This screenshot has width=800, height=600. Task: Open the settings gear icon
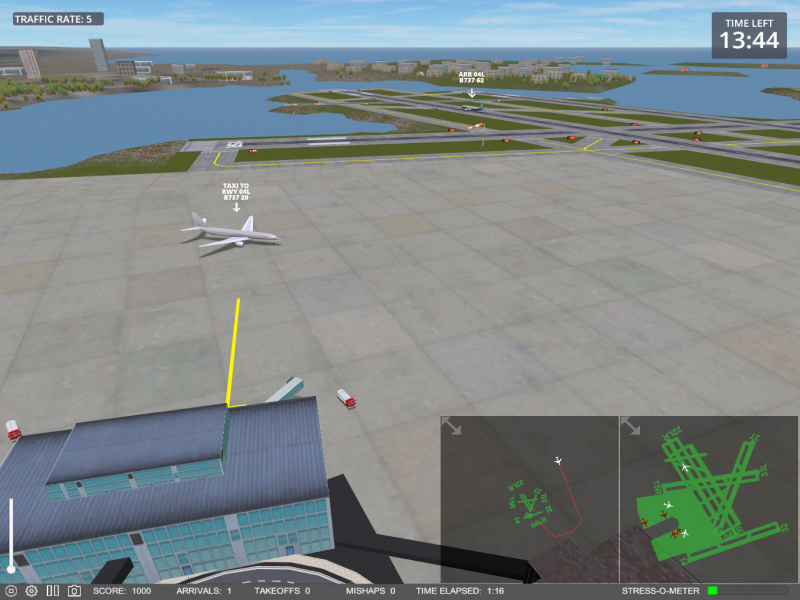point(31,591)
